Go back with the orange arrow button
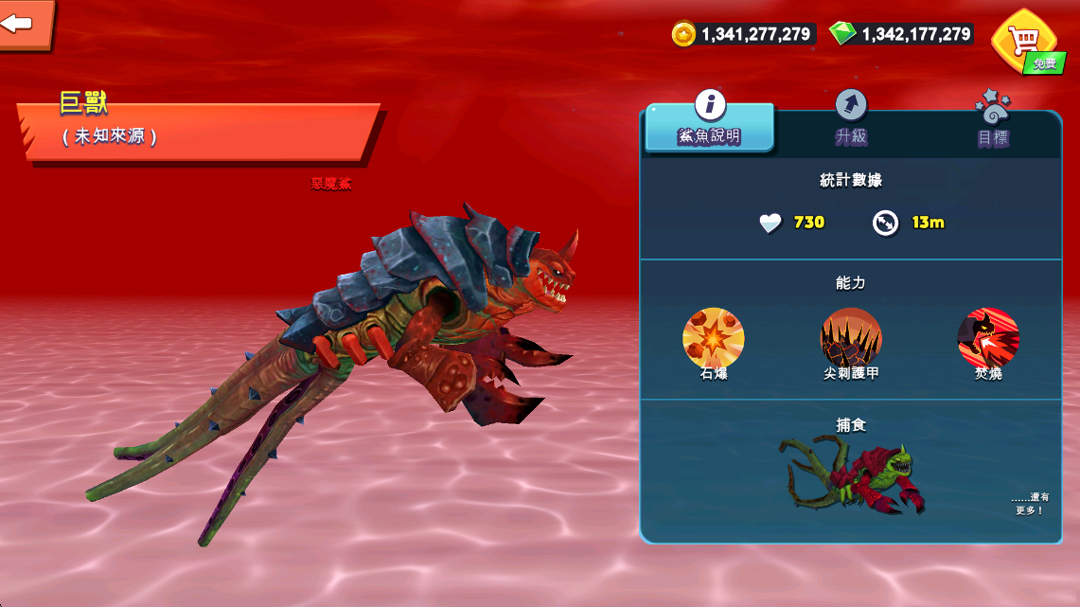The width and height of the screenshot is (1080, 607). [22, 23]
